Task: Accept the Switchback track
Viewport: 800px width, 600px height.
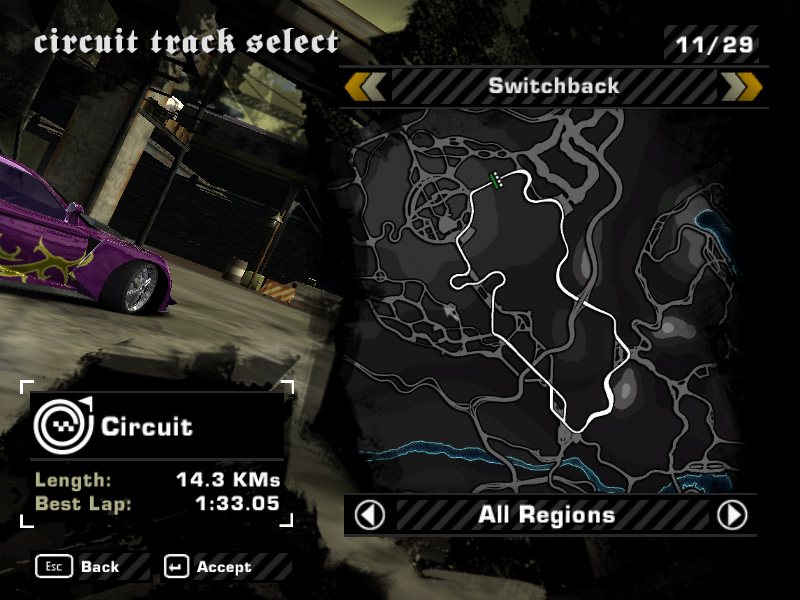Action: pos(210,567)
